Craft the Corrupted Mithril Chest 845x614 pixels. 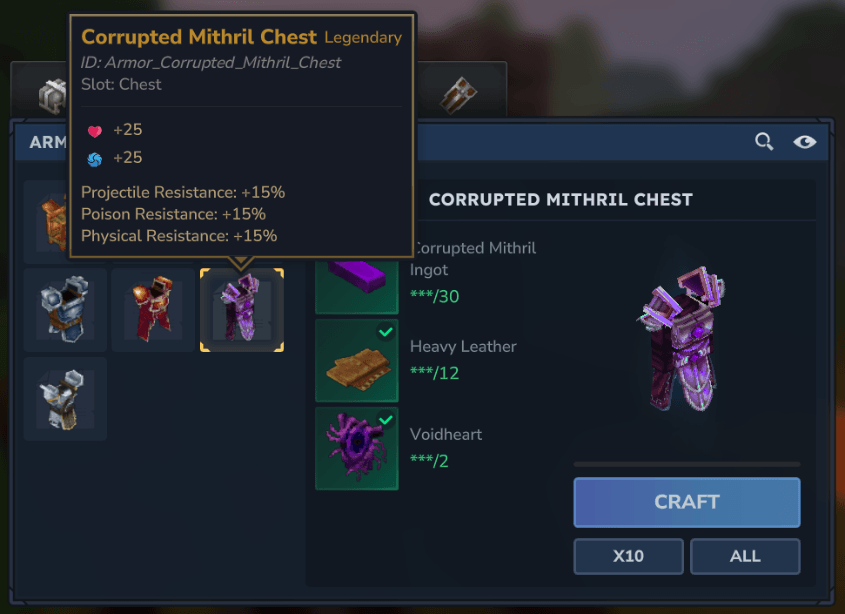686,502
